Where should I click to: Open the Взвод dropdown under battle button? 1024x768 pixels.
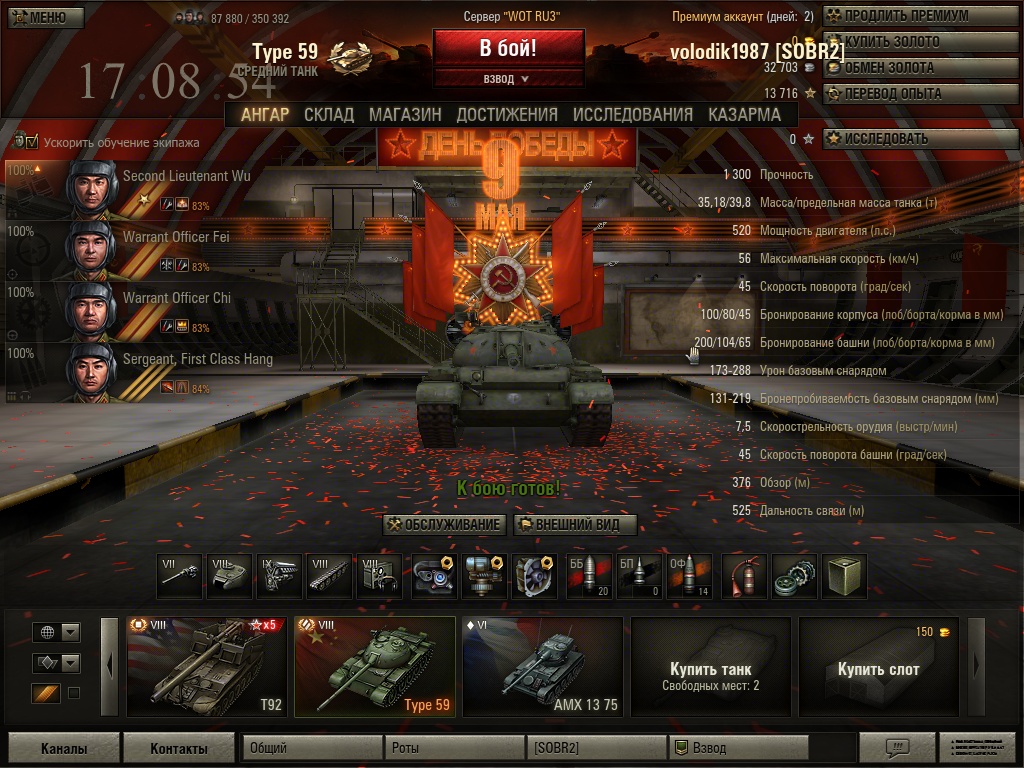(x=508, y=78)
